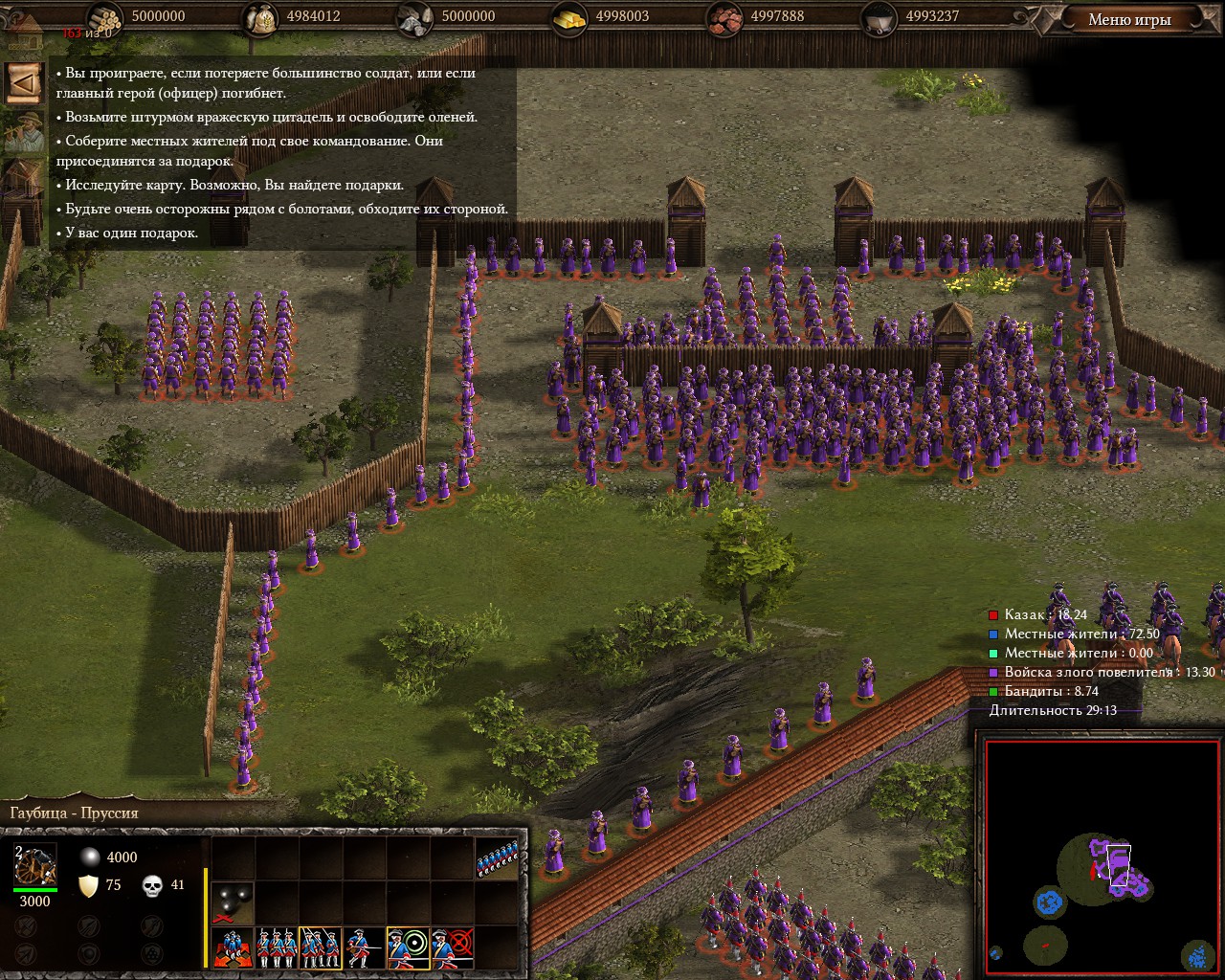Select the lone soldier patrol icon
The height and width of the screenshot is (980, 1225).
[x=364, y=947]
